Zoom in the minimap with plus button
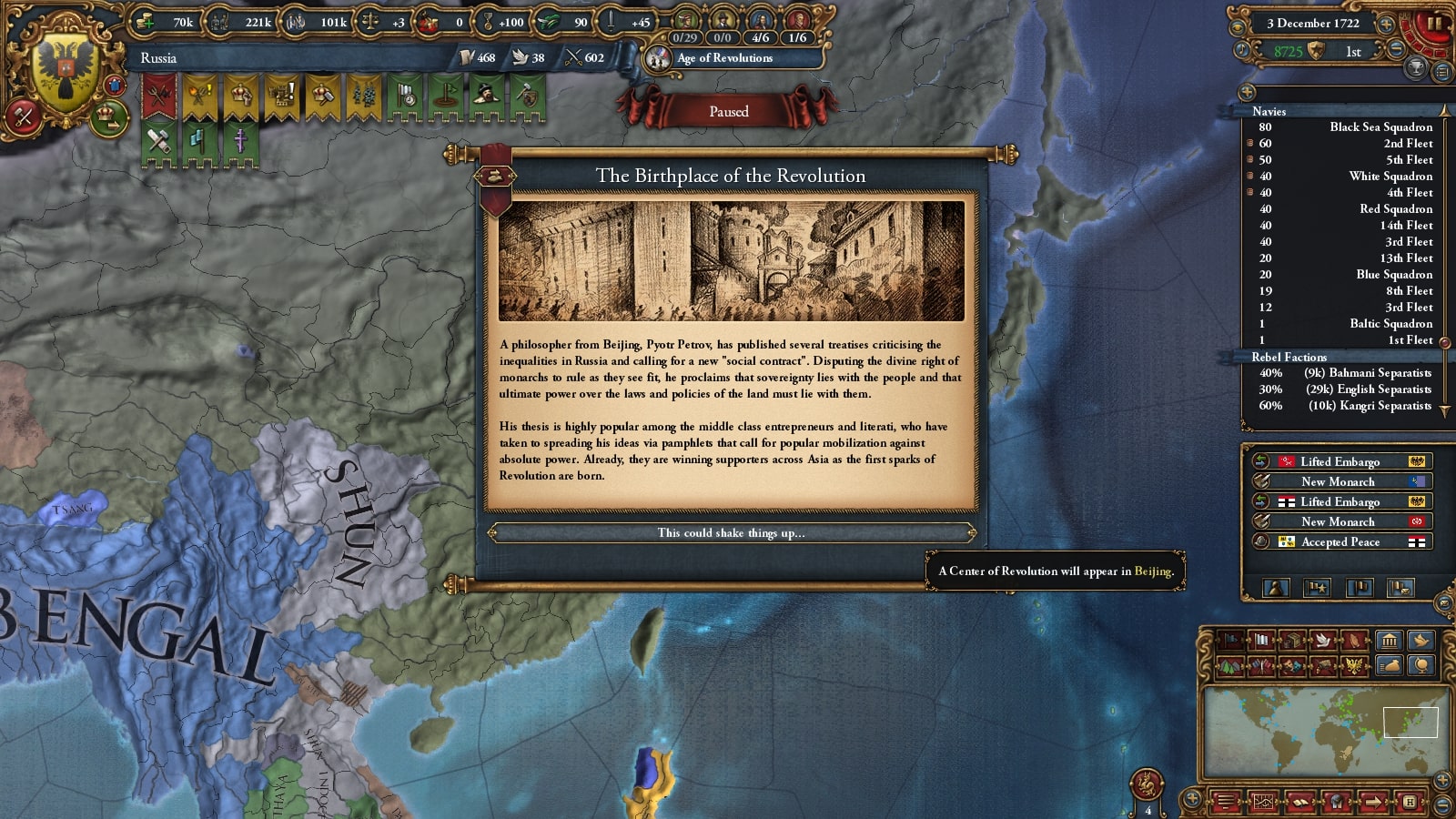1456x819 pixels. click(x=1442, y=780)
